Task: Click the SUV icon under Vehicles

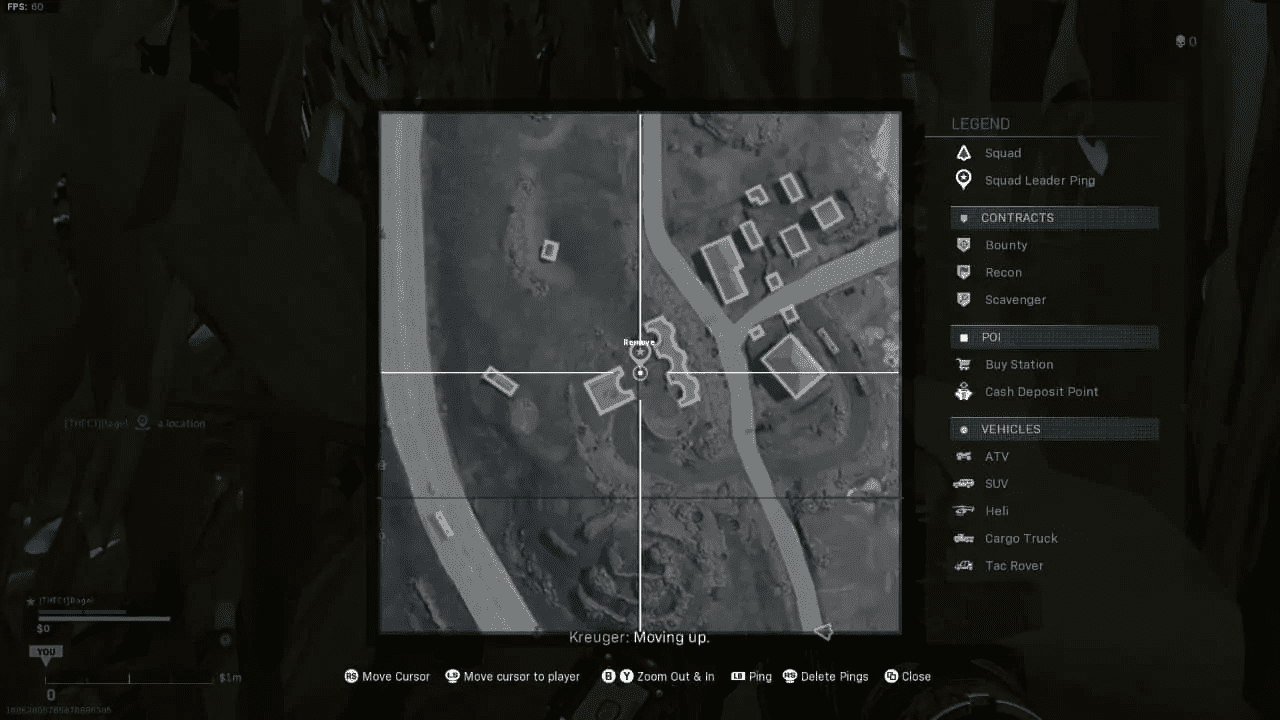Action: [963, 483]
